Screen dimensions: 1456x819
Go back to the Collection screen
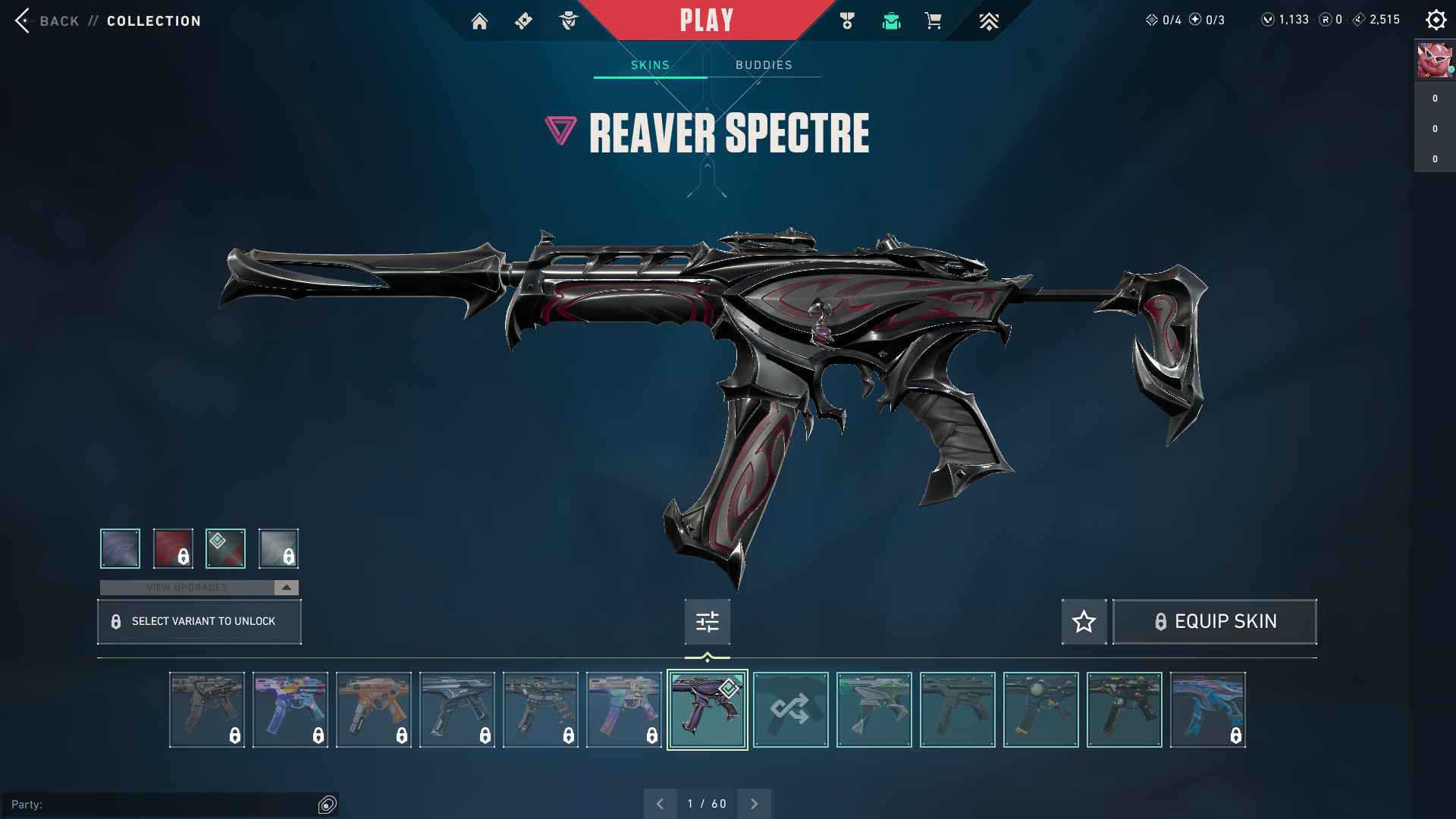pyautogui.click(x=47, y=20)
